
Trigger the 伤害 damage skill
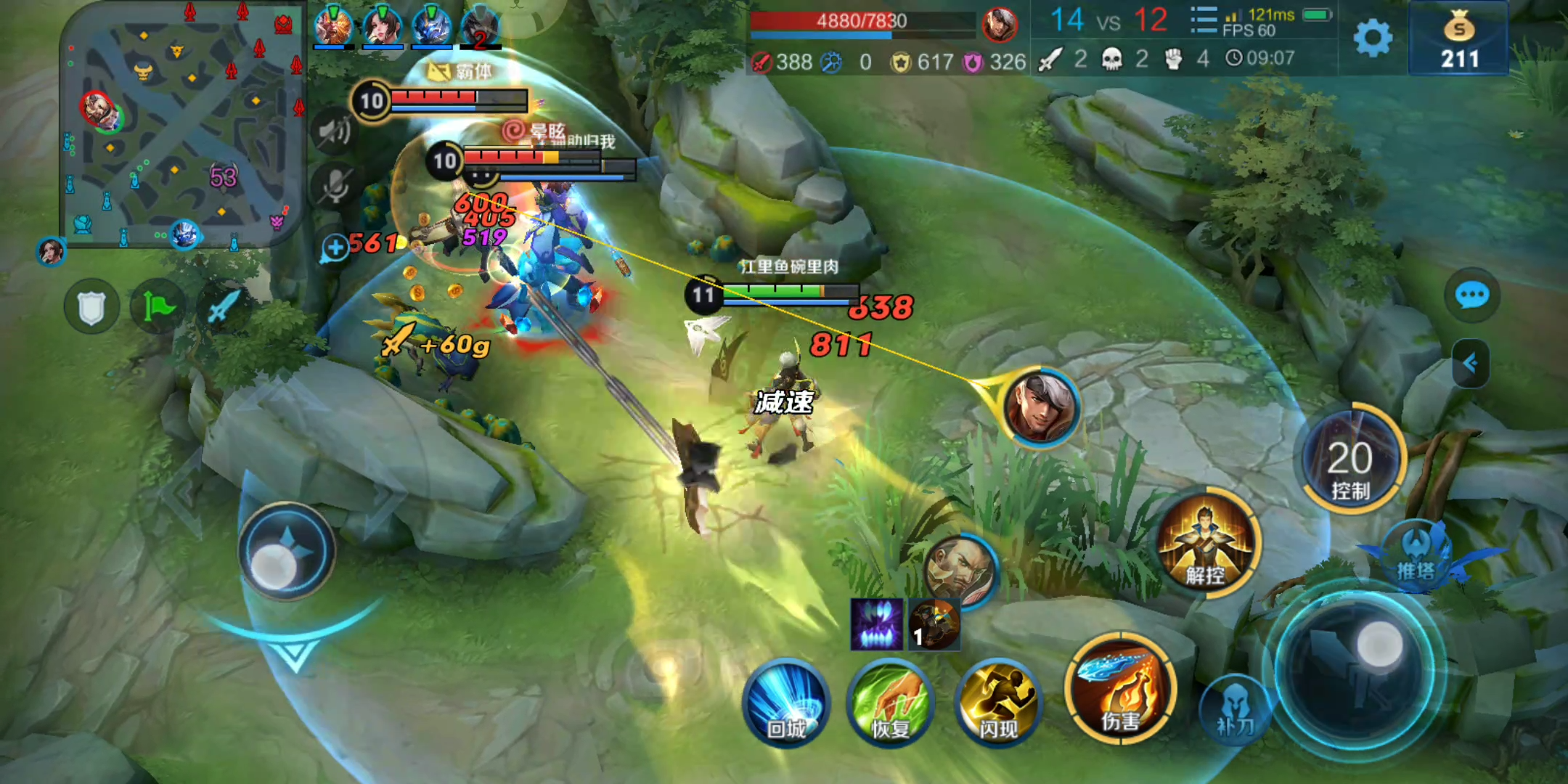coord(1120,688)
